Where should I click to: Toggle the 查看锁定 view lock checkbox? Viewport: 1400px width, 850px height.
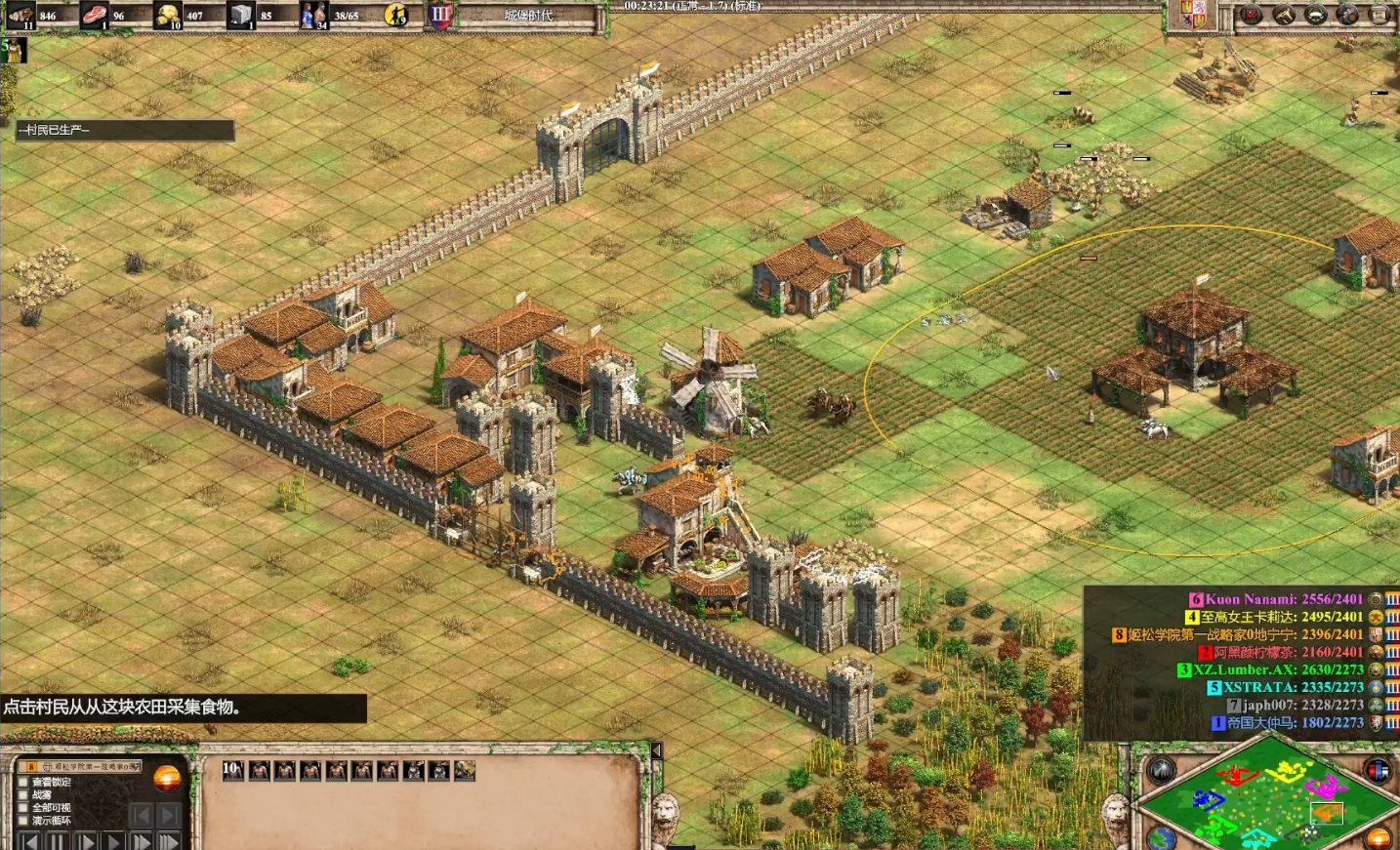pos(23,783)
